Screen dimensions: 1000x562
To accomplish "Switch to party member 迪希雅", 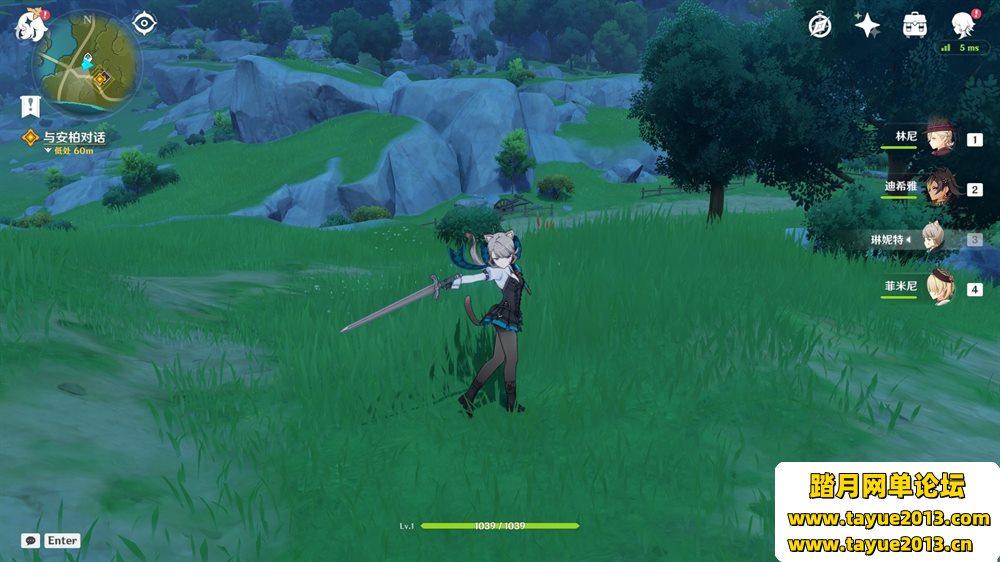I will point(938,188).
